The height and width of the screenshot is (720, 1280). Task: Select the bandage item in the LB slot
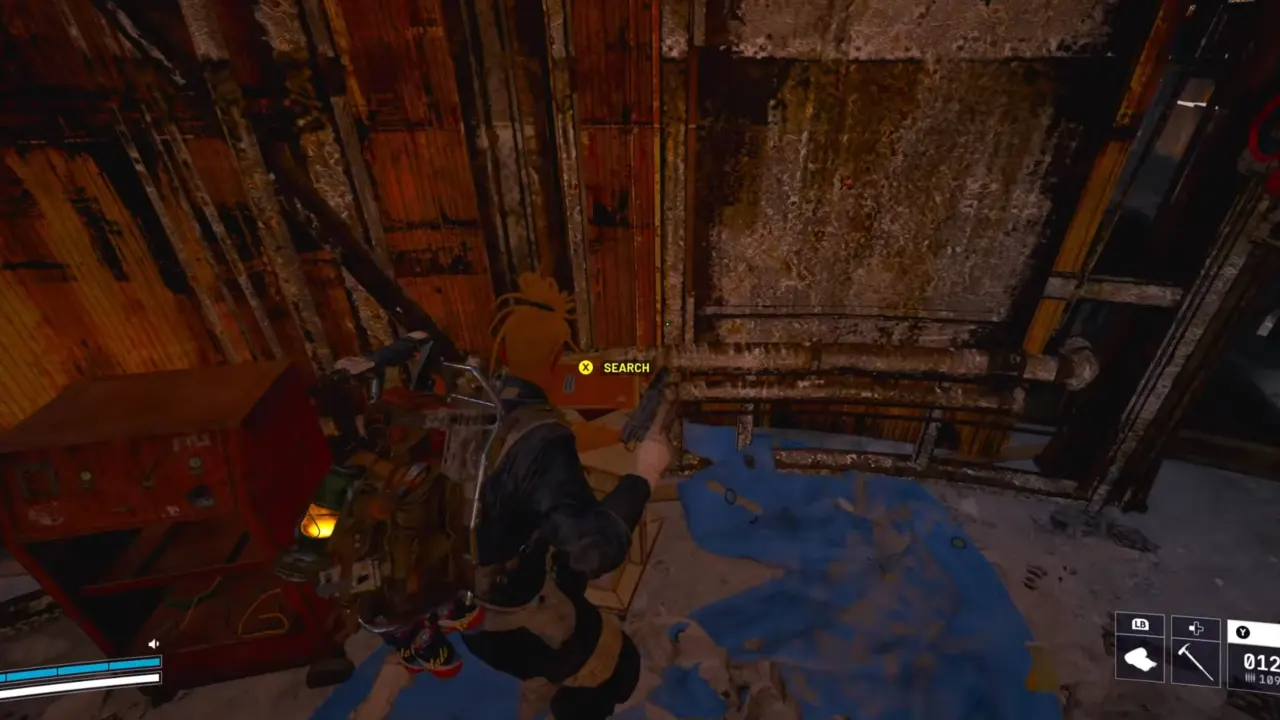[x=1140, y=658]
